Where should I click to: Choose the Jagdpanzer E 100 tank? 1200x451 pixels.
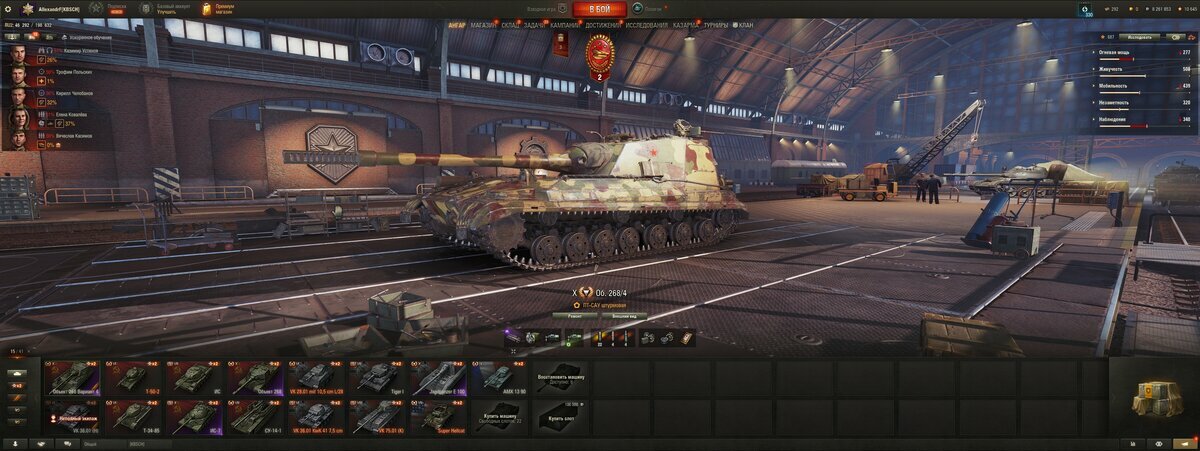click(438, 377)
